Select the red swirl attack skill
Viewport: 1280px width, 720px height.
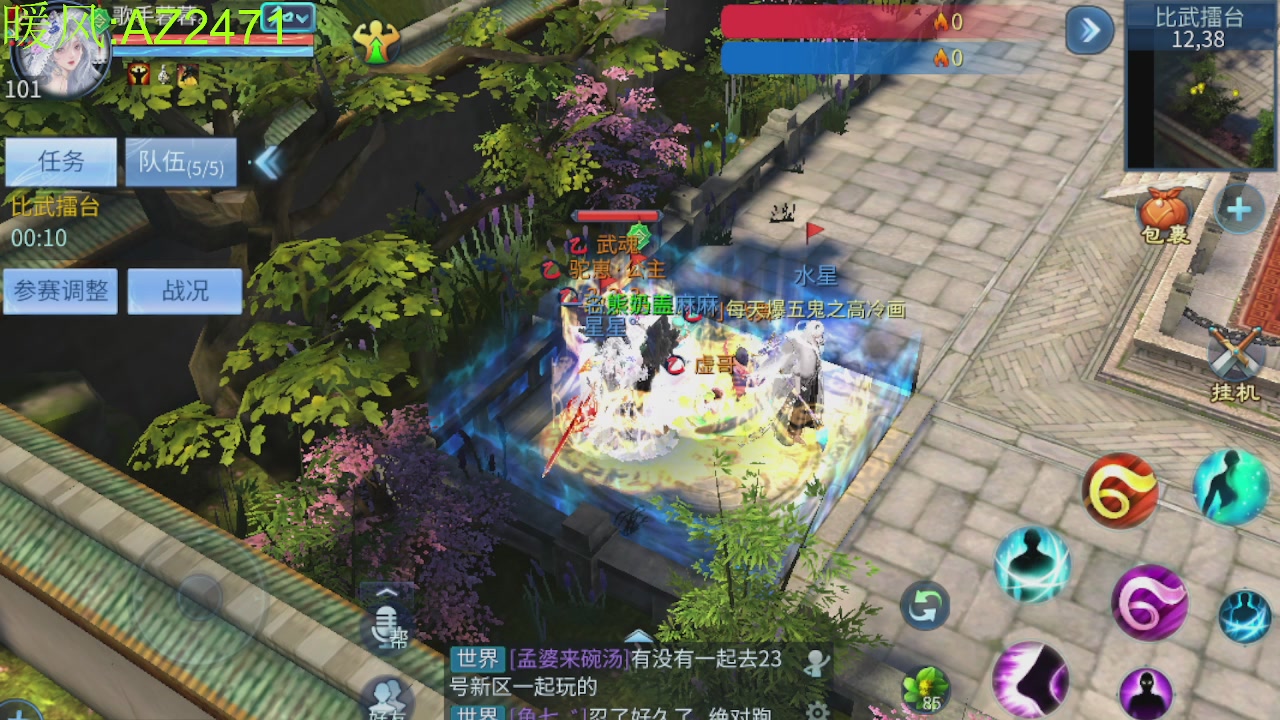tap(1122, 490)
